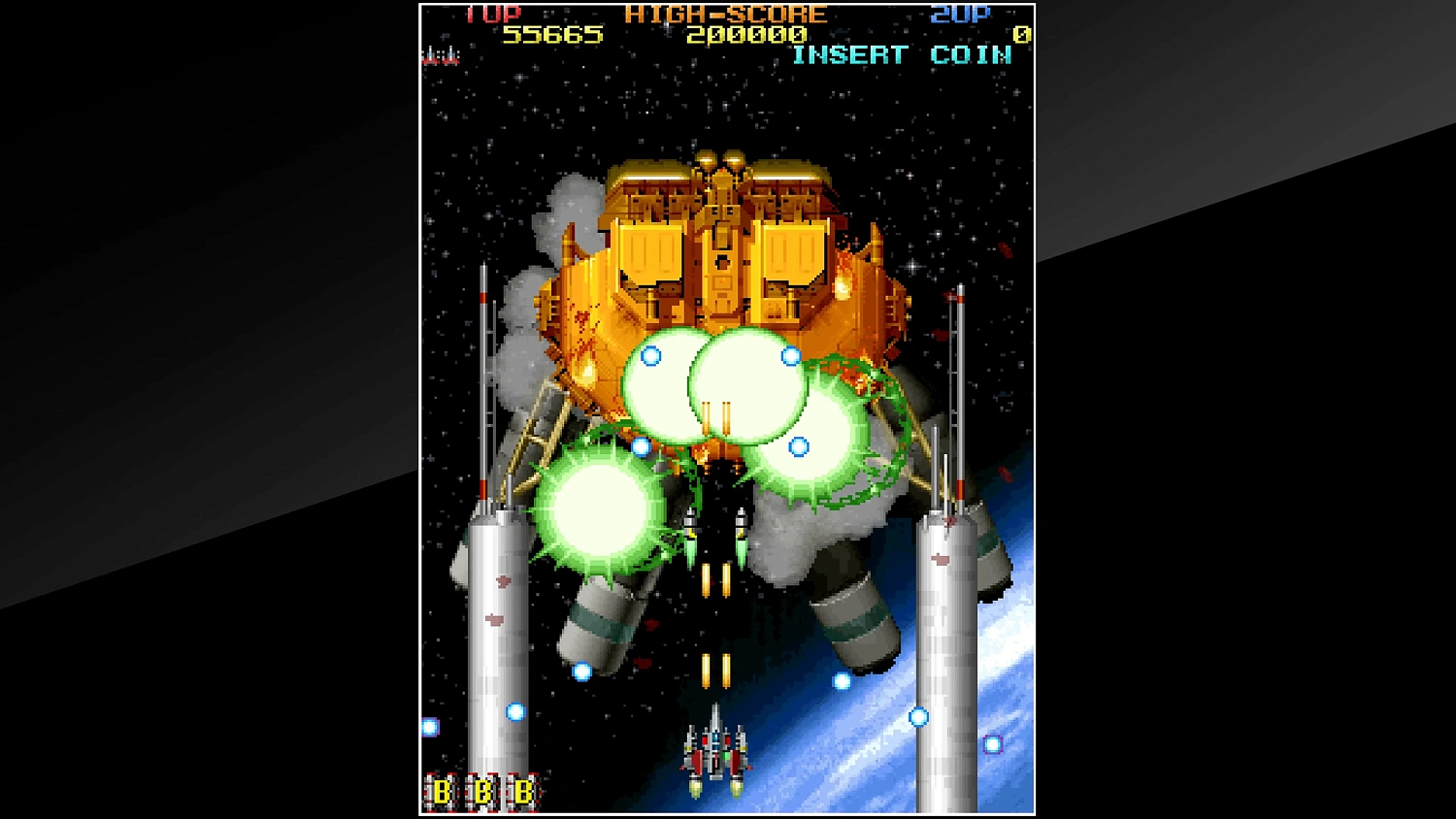
Task: Click the INSERT COIN text
Action: pyautogui.click(x=902, y=55)
